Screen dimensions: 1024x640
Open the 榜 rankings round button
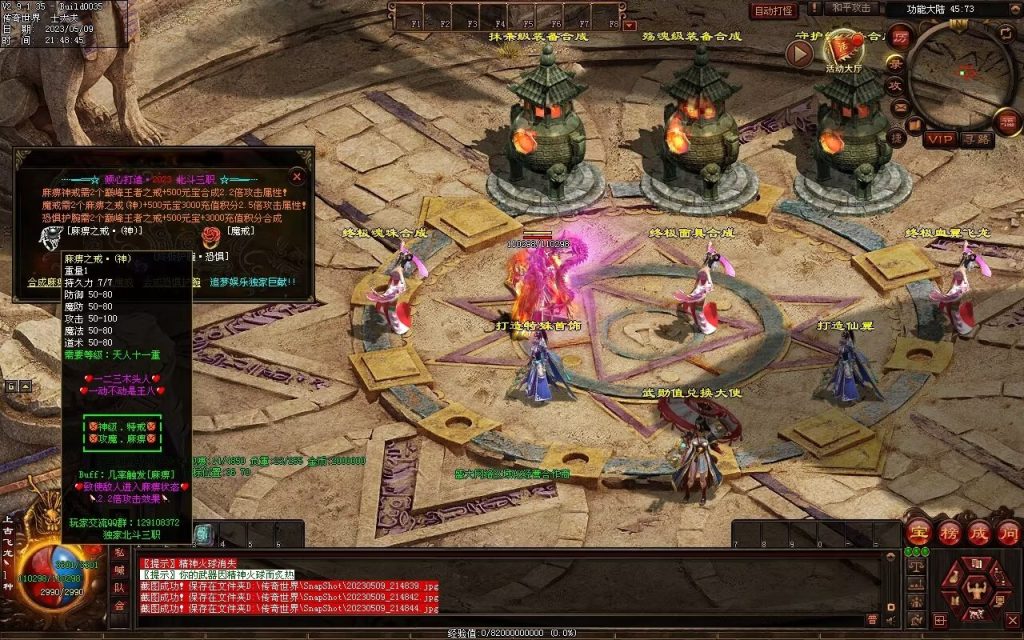[947, 531]
